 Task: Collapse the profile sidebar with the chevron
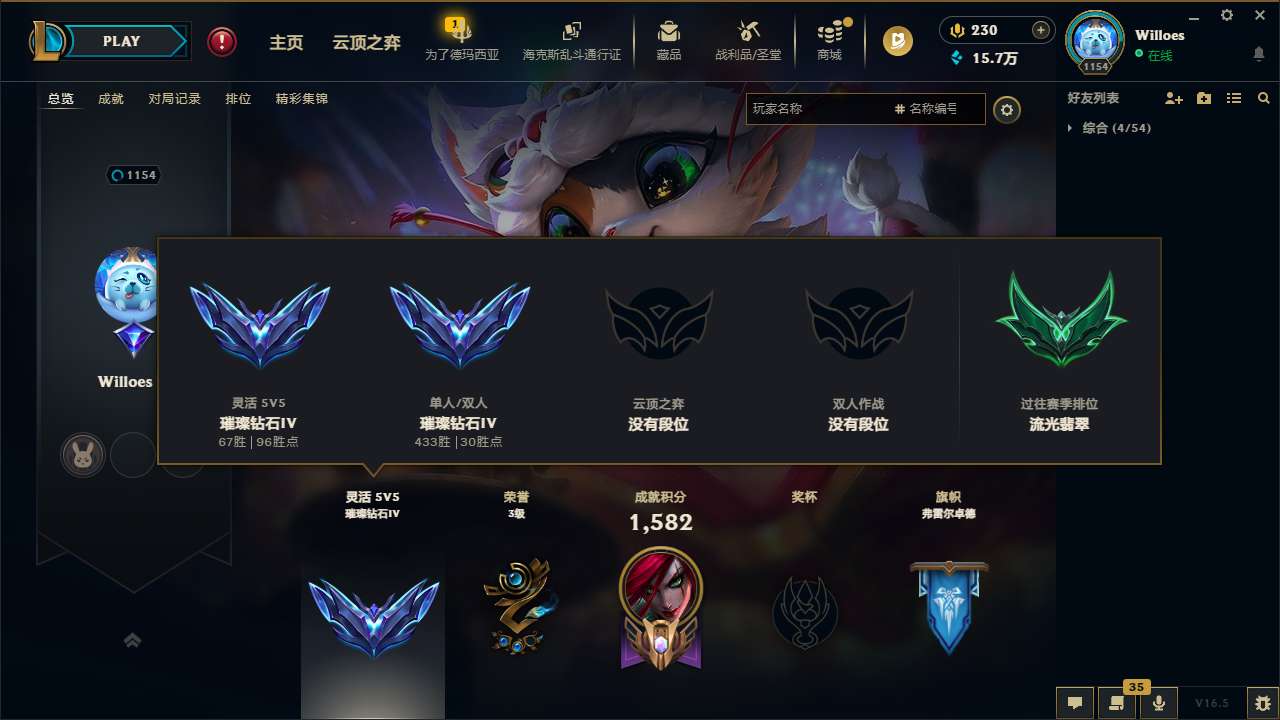point(133,640)
